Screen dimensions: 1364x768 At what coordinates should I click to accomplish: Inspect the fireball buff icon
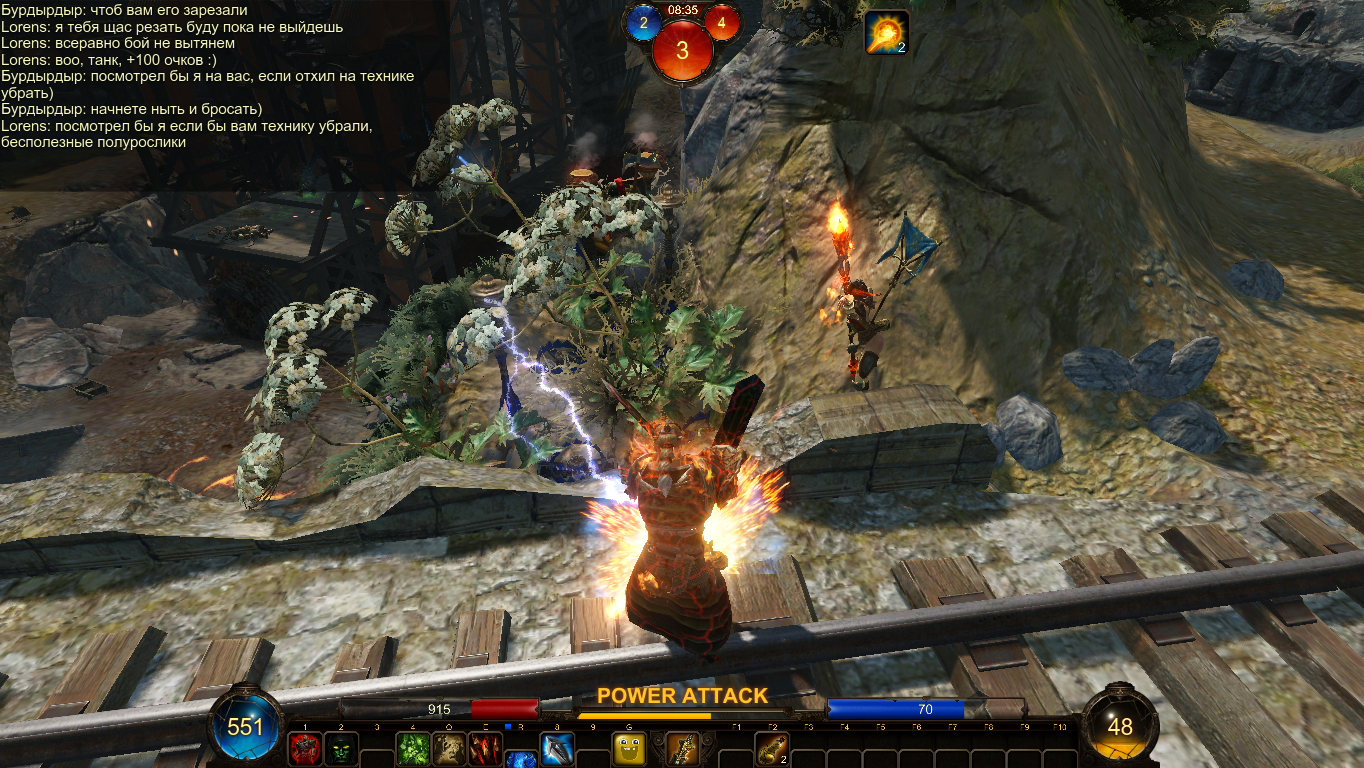(886, 32)
